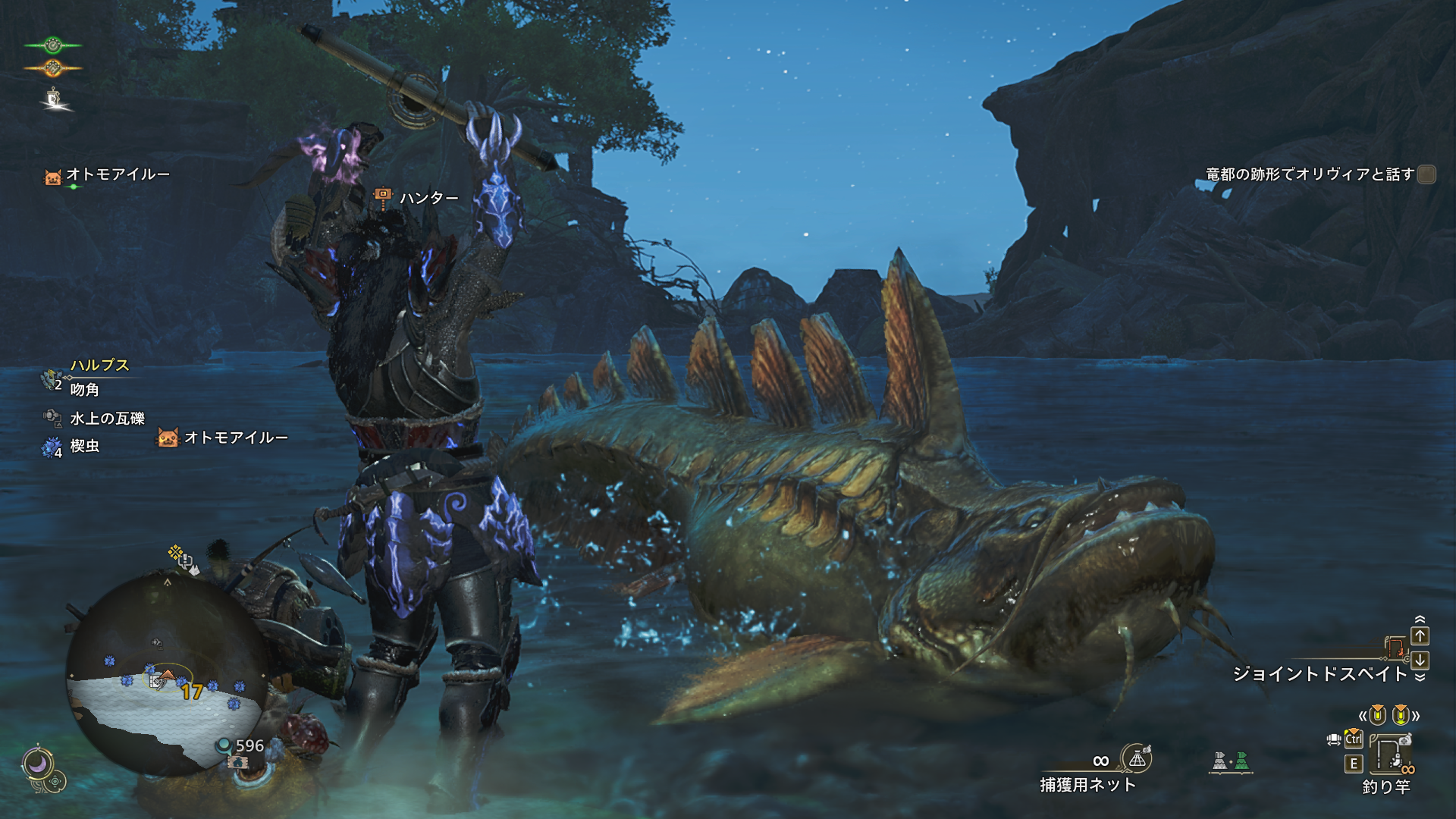Select ハルプス in the target list
Screen dimensions: 1456x819
click(99, 366)
